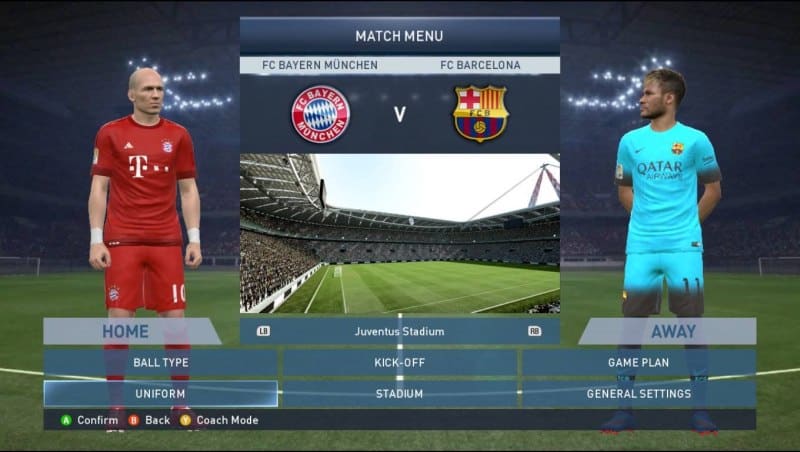Select the Away side panel
Viewport: 800px width, 452px height.
click(x=669, y=331)
